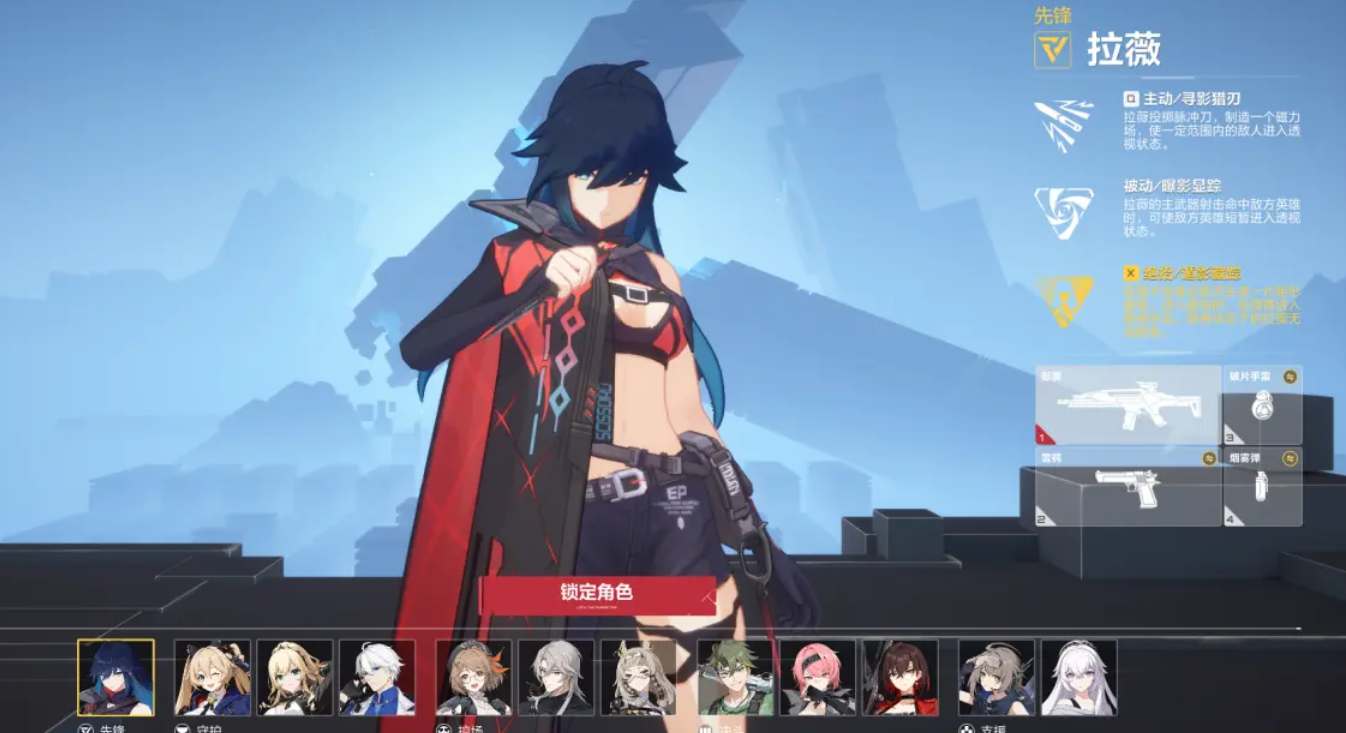Screen dimensions: 1346x733
Task: Select the pink-haired character portrait
Action: (x=818, y=677)
